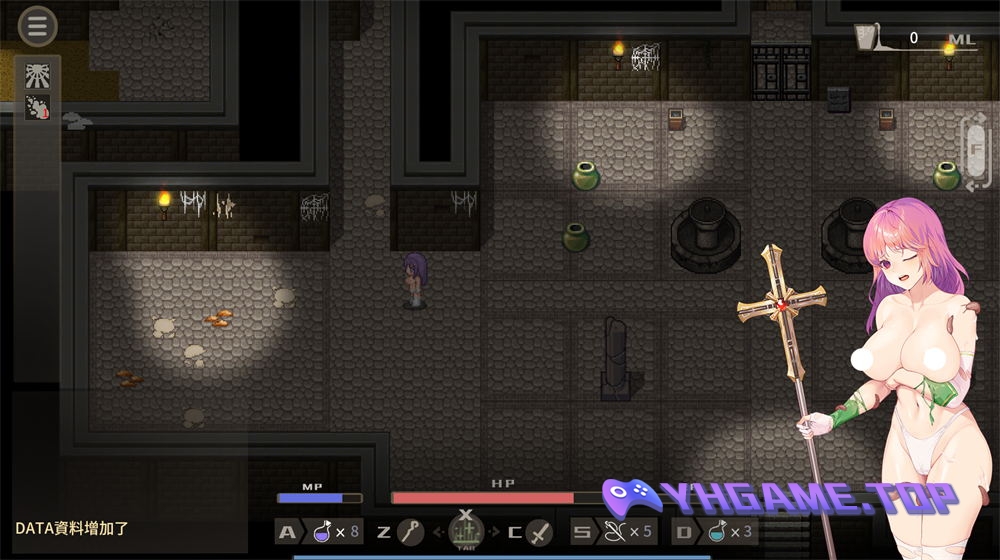Use the teal potion in hotbar
1000x560 pixels.
point(716,532)
